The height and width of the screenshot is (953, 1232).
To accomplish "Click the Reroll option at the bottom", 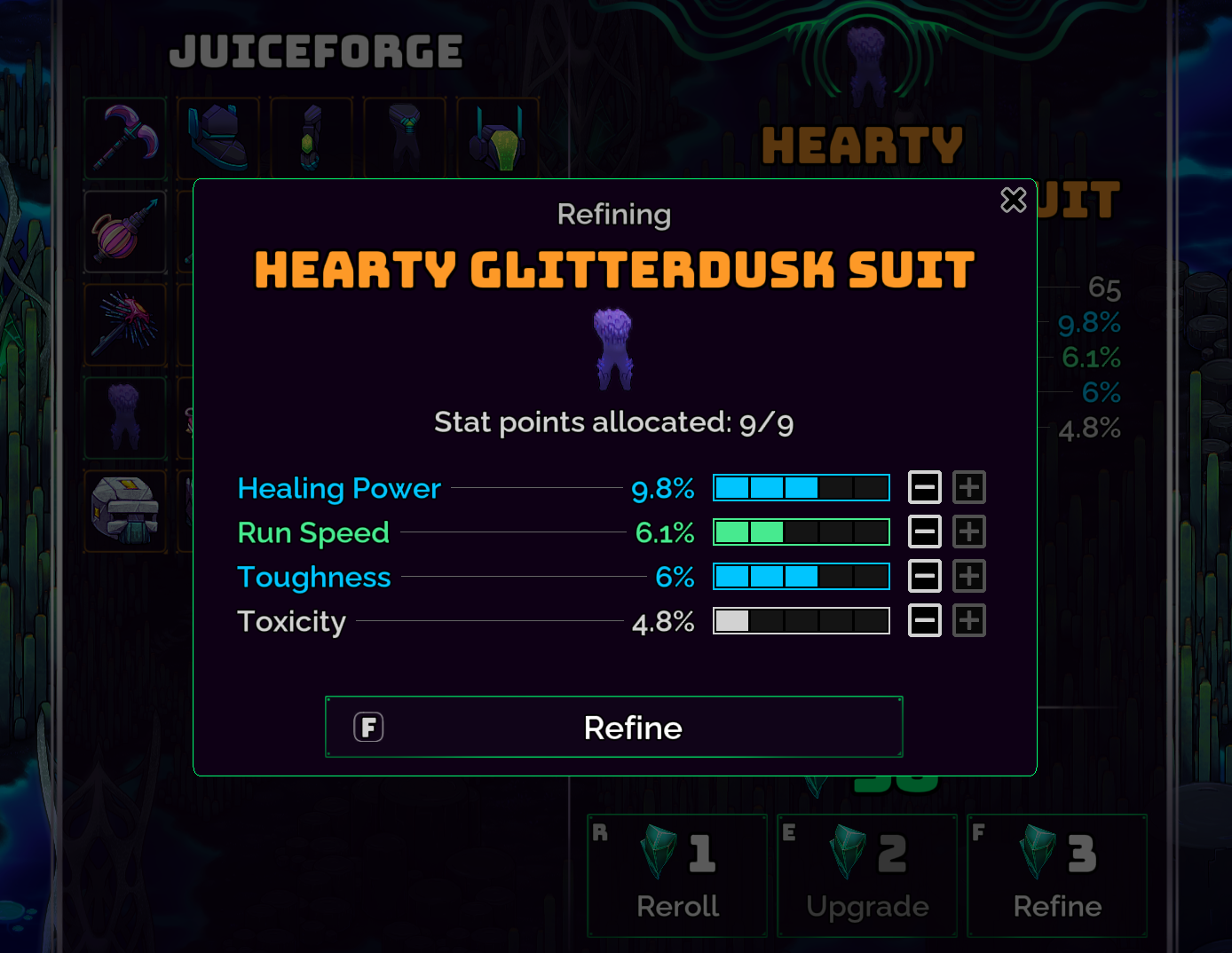I will [x=677, y=876].
